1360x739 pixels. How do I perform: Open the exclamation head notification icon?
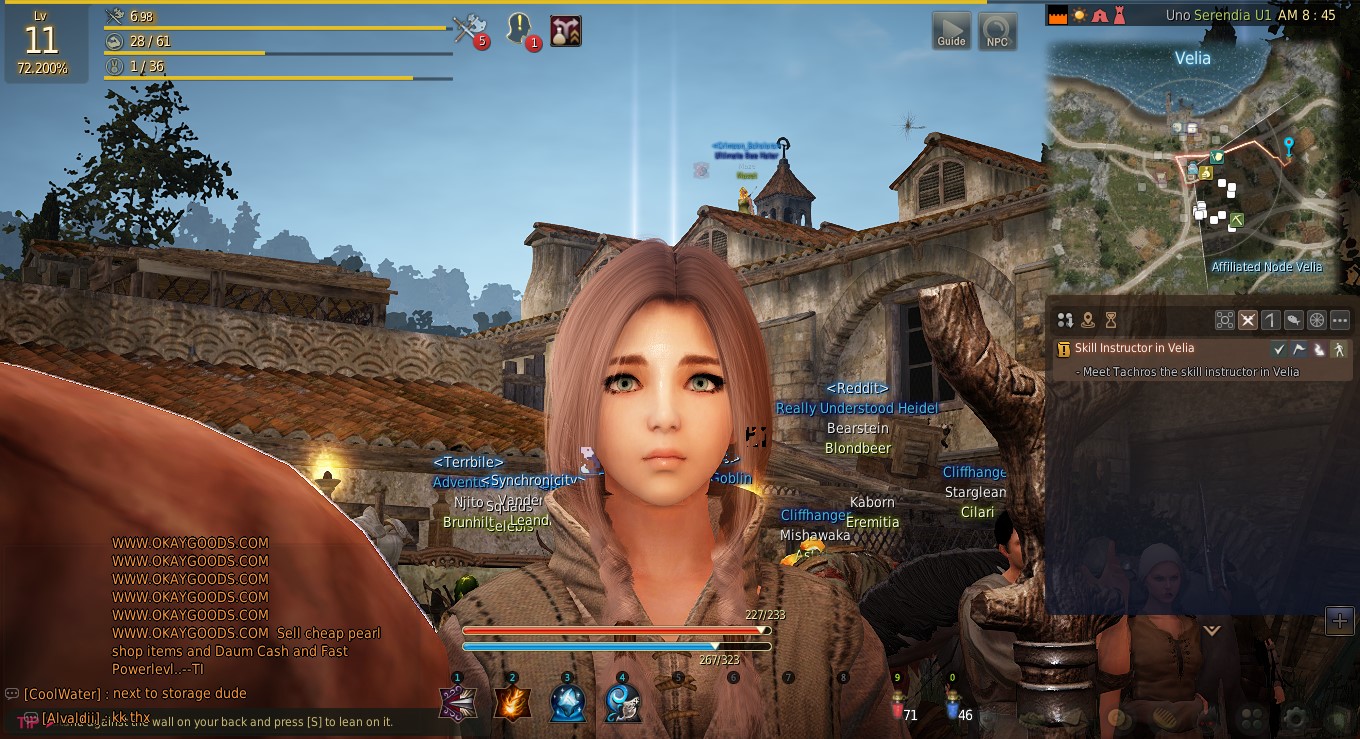click(520, 29)
